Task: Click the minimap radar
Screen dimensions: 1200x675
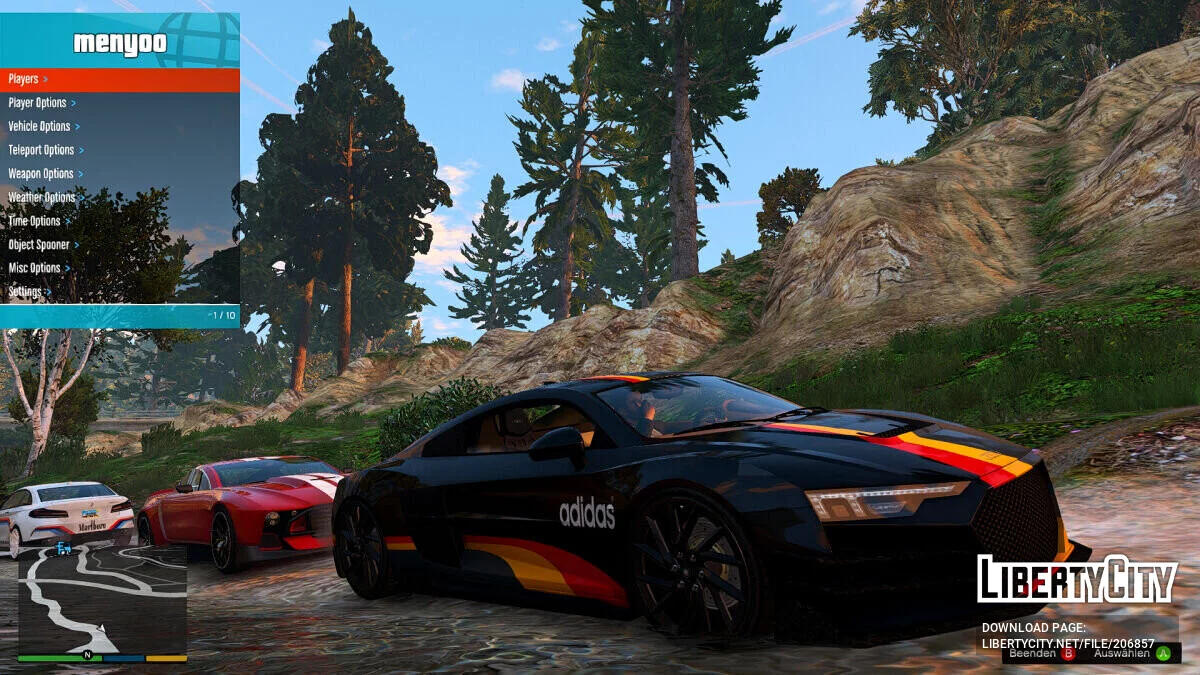Action: [102, 600]
